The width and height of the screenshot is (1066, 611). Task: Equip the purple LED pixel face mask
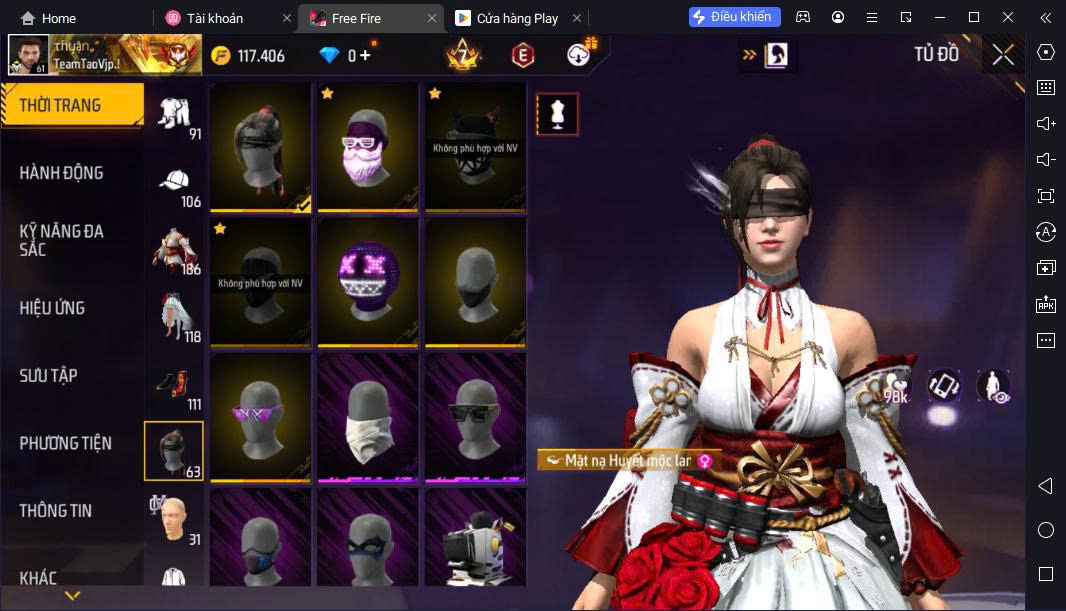coord(367,282)
